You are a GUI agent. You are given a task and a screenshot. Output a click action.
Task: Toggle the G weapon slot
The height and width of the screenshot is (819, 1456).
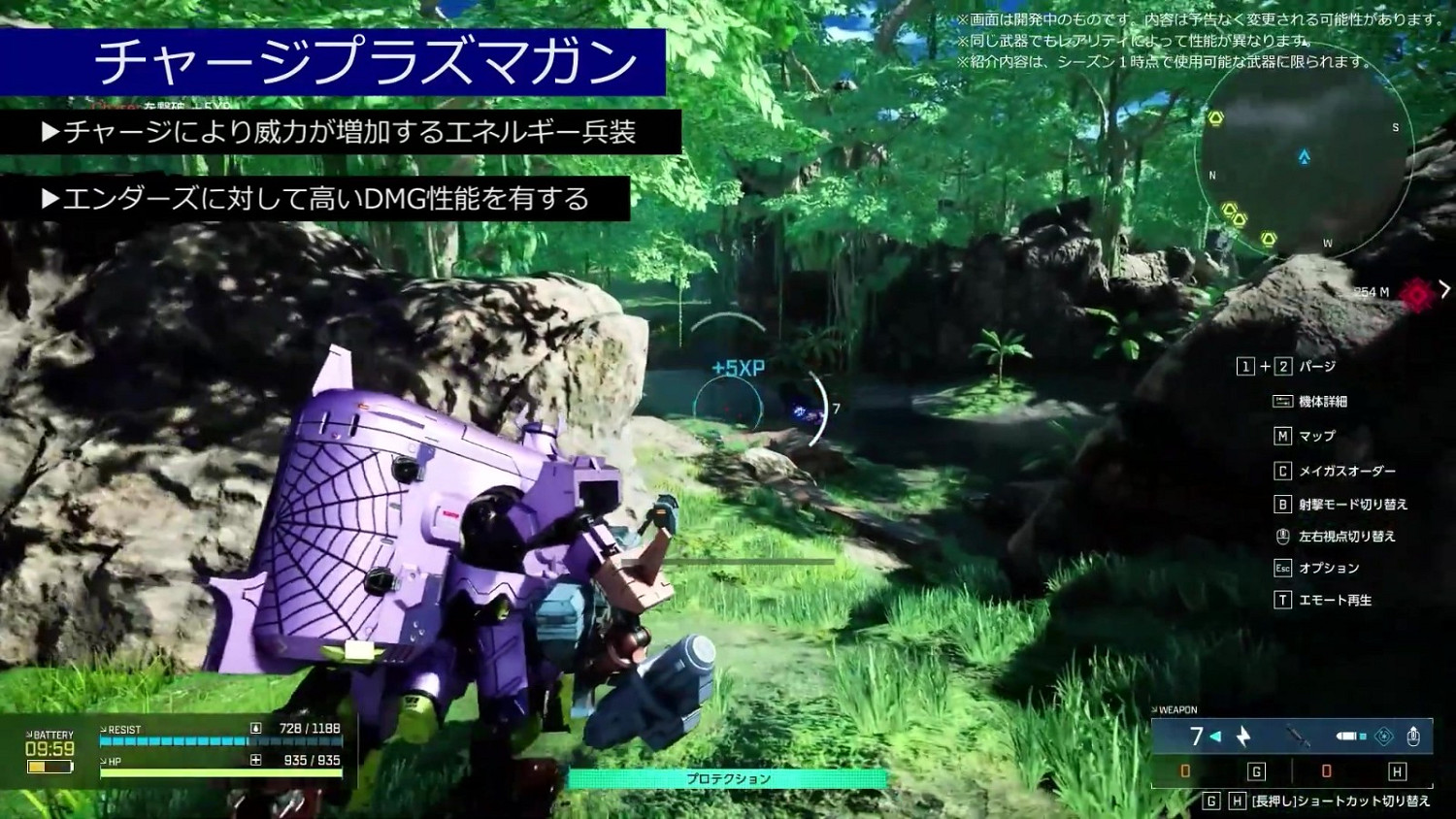click(x=1256, y=771)
